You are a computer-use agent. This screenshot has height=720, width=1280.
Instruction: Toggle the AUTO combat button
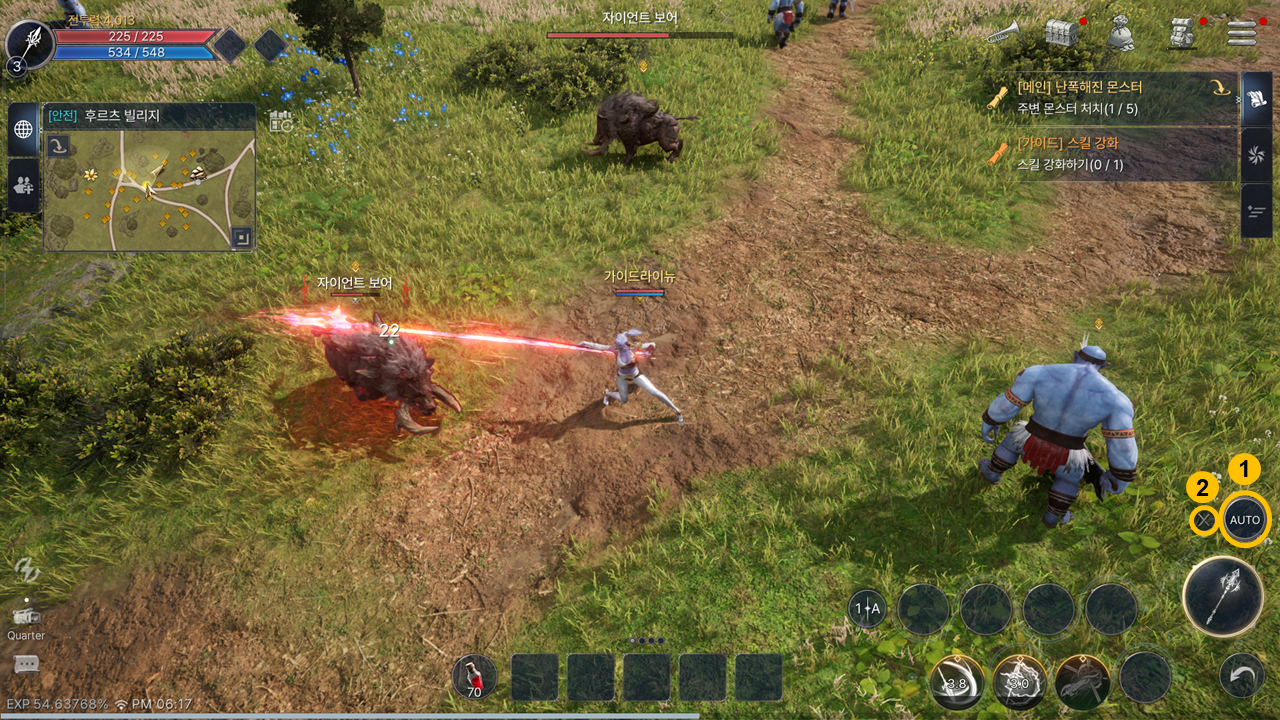click(1245, 520)
